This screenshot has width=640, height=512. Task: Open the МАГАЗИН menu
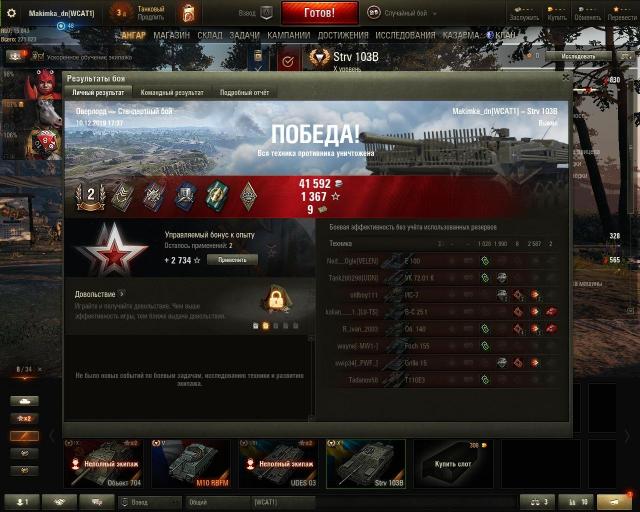tap(172, 35)
